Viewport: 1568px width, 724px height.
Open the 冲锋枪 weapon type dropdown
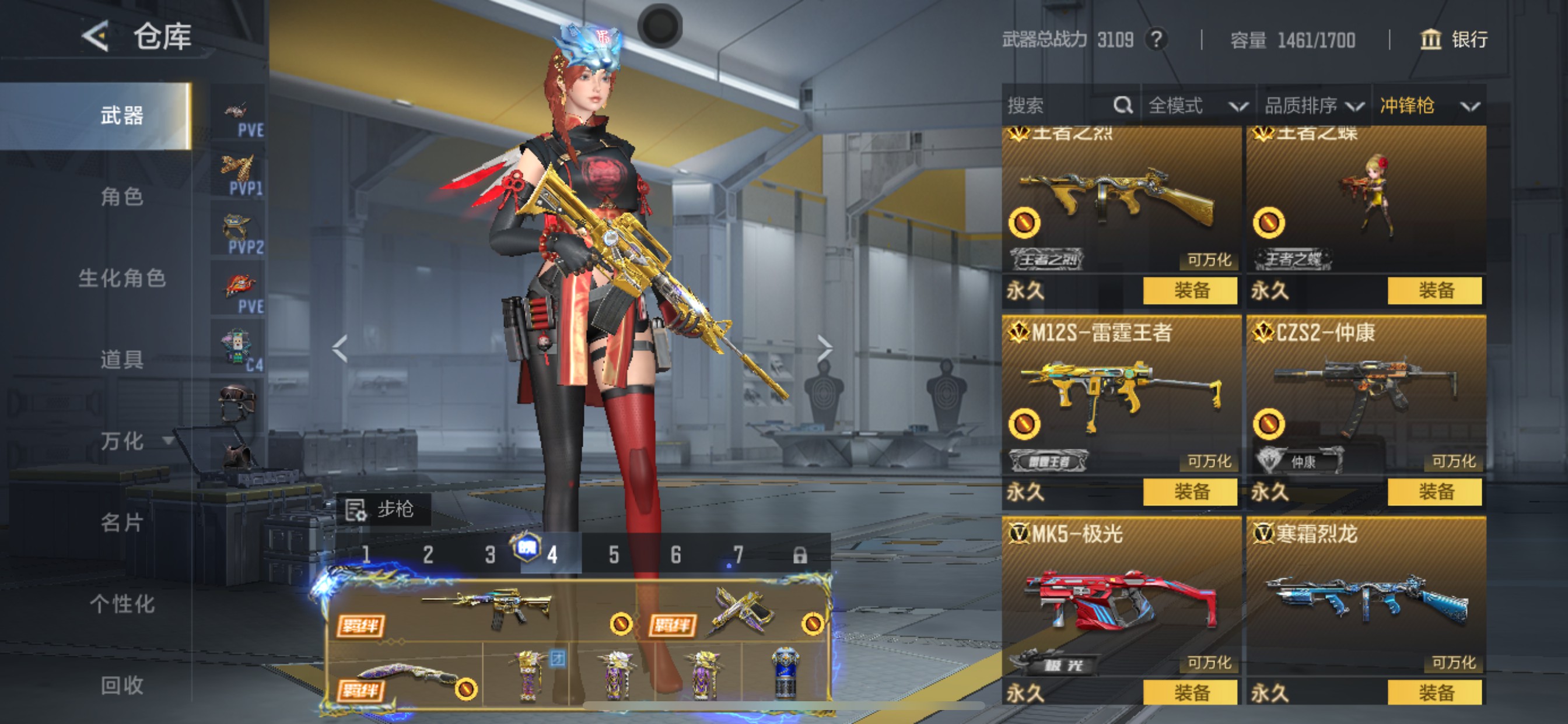[1428, 106]
